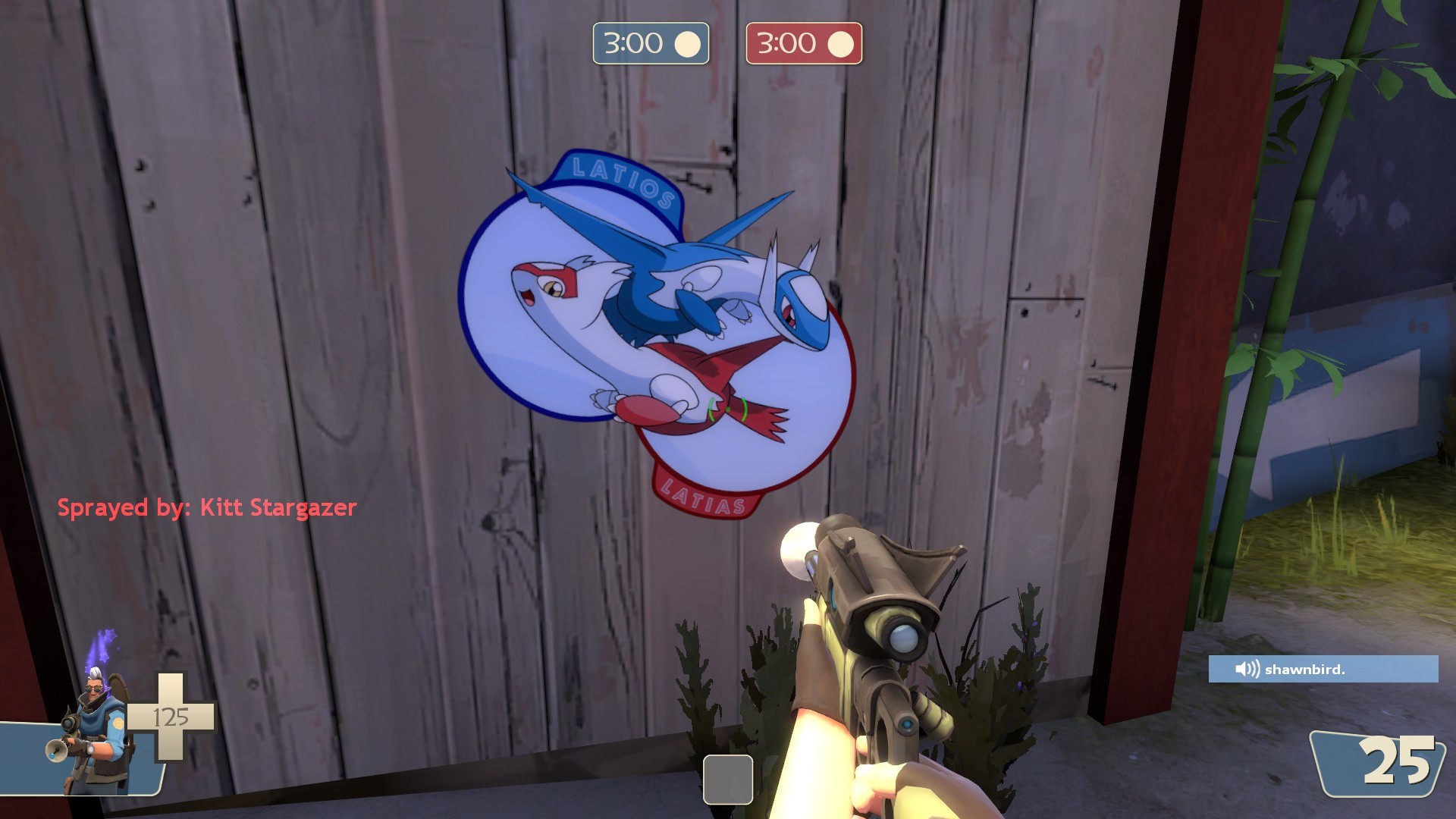Toggle the blue 3:00 timer display

650,43
